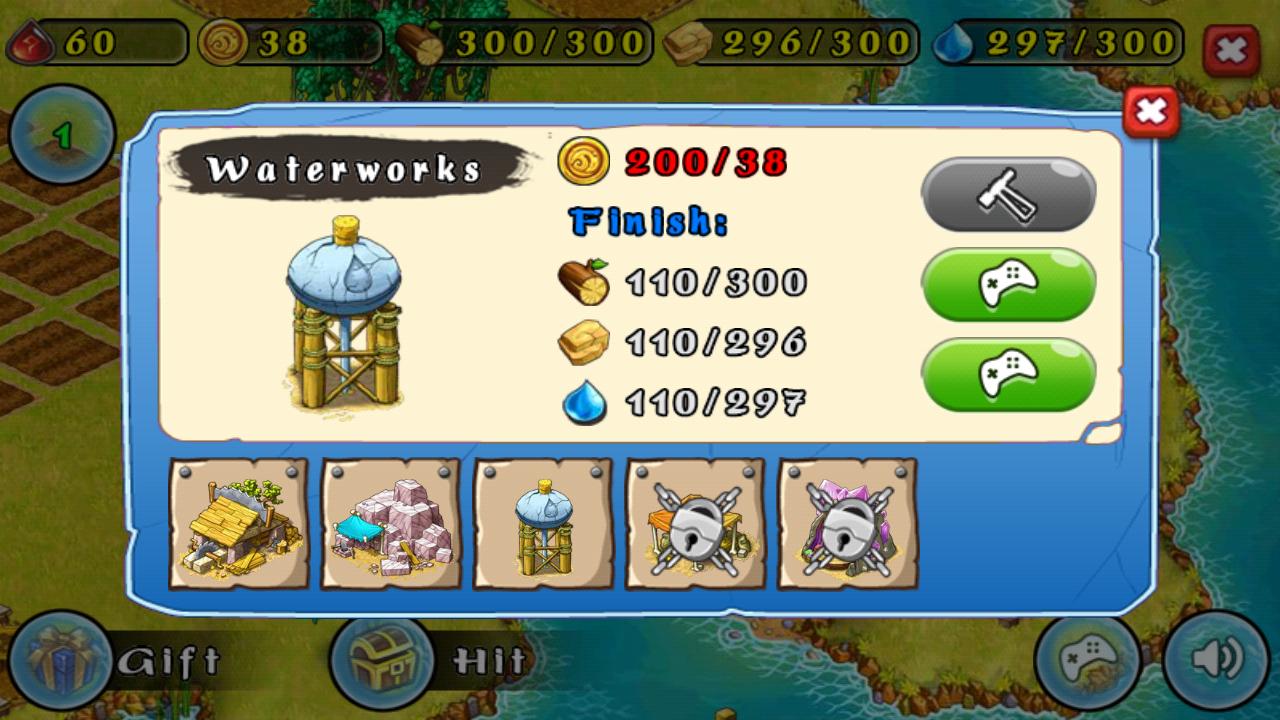Click the top-right red close button
The height and width of the screenshot is (720, 1280).
tap(1231, 50)
